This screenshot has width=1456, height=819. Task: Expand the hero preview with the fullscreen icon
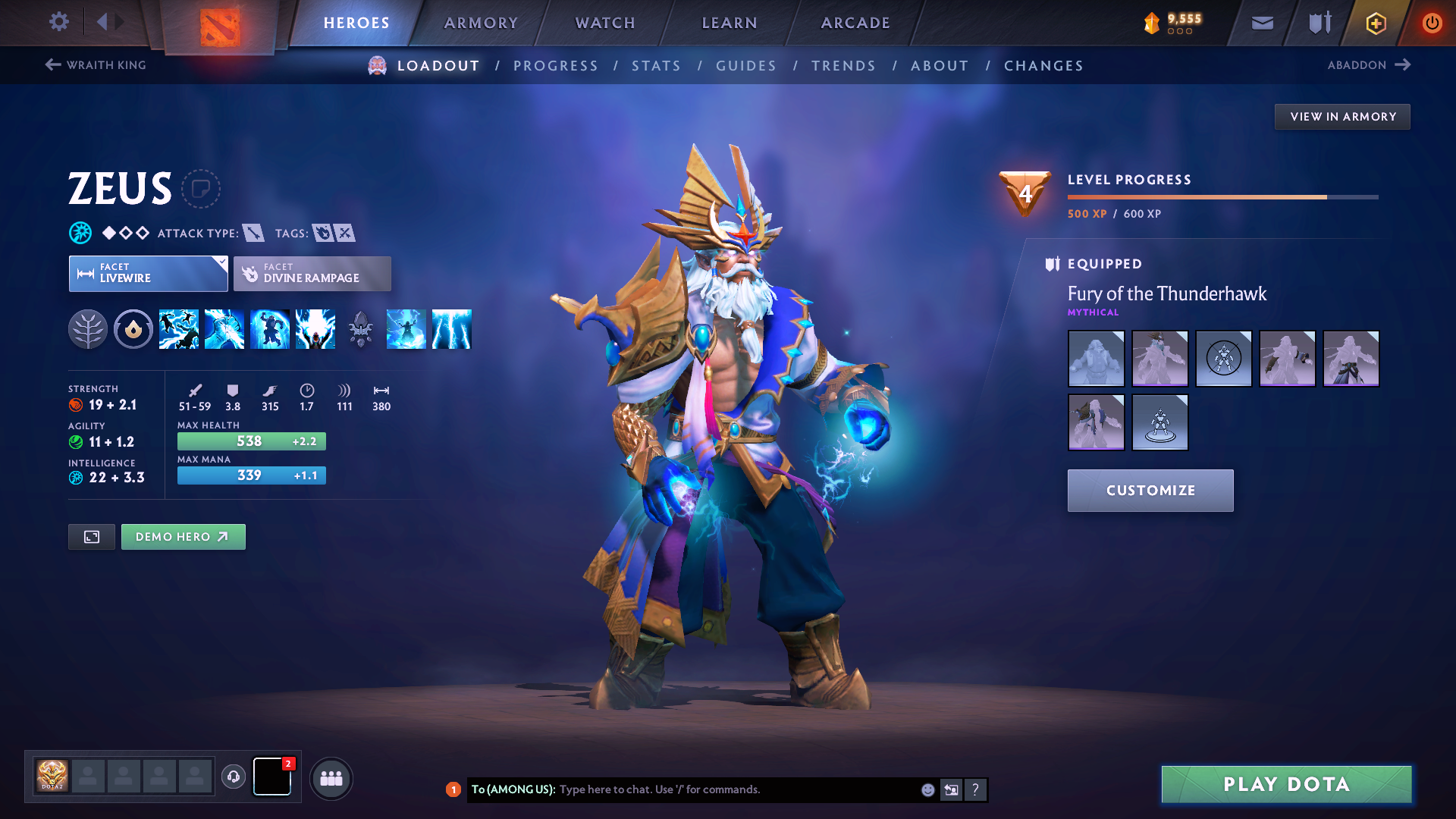[91, 536]
